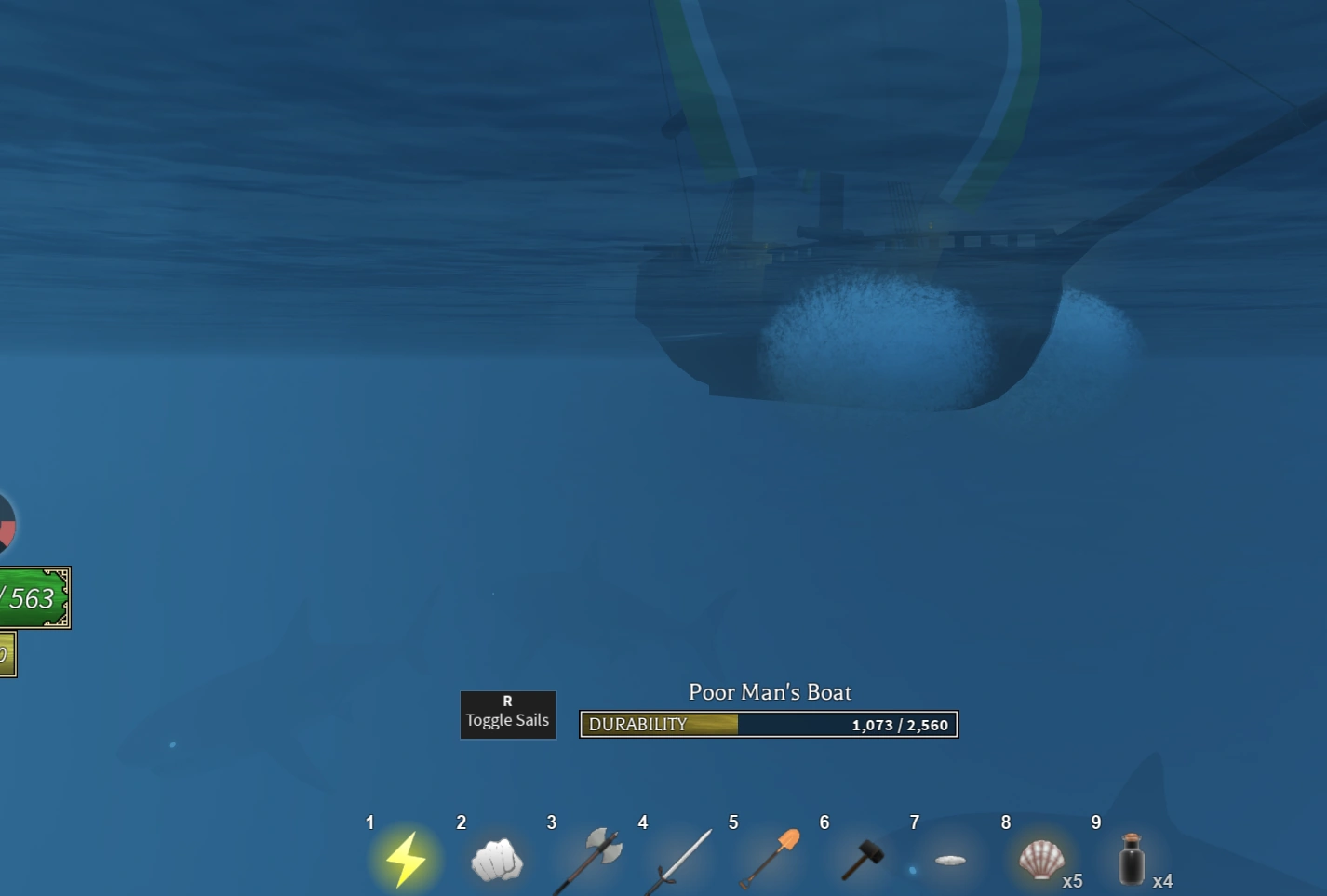Click the DURABILITY progress bar
Screen dimensions: 1327x896
point(768,724)
